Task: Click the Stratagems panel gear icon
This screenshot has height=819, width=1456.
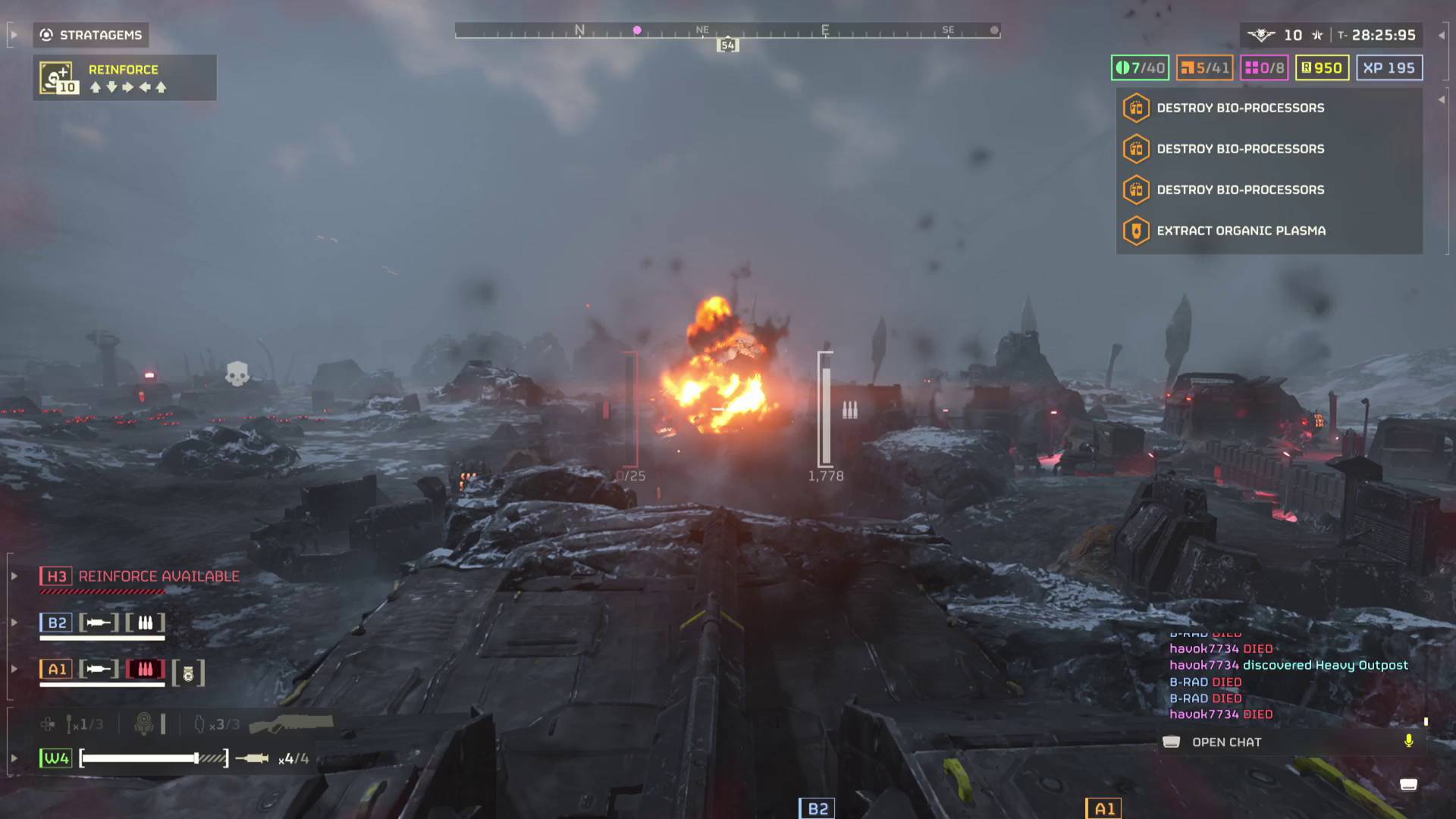Action: coord(46,35)
